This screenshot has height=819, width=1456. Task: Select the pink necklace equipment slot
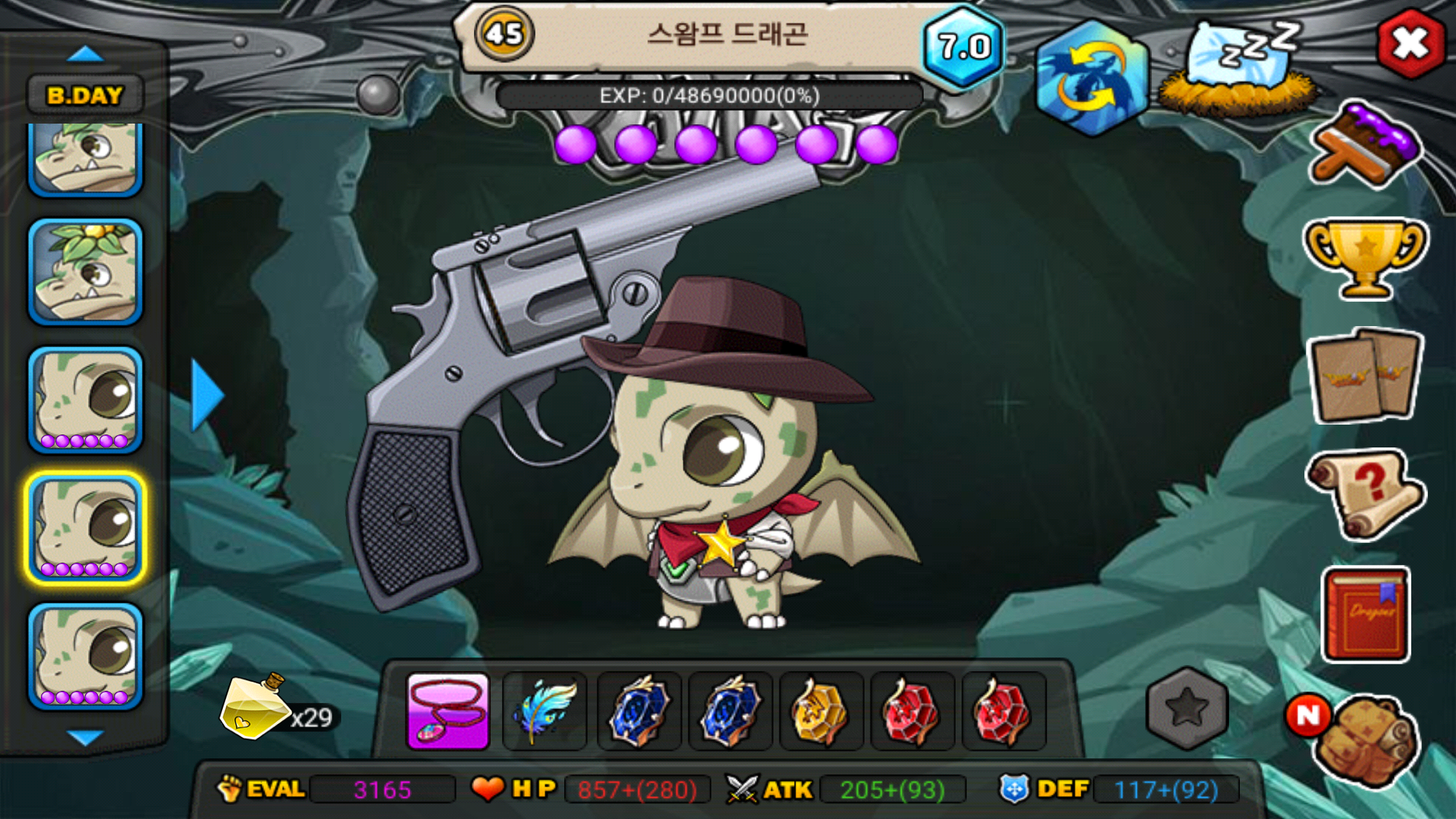[448, 711]
